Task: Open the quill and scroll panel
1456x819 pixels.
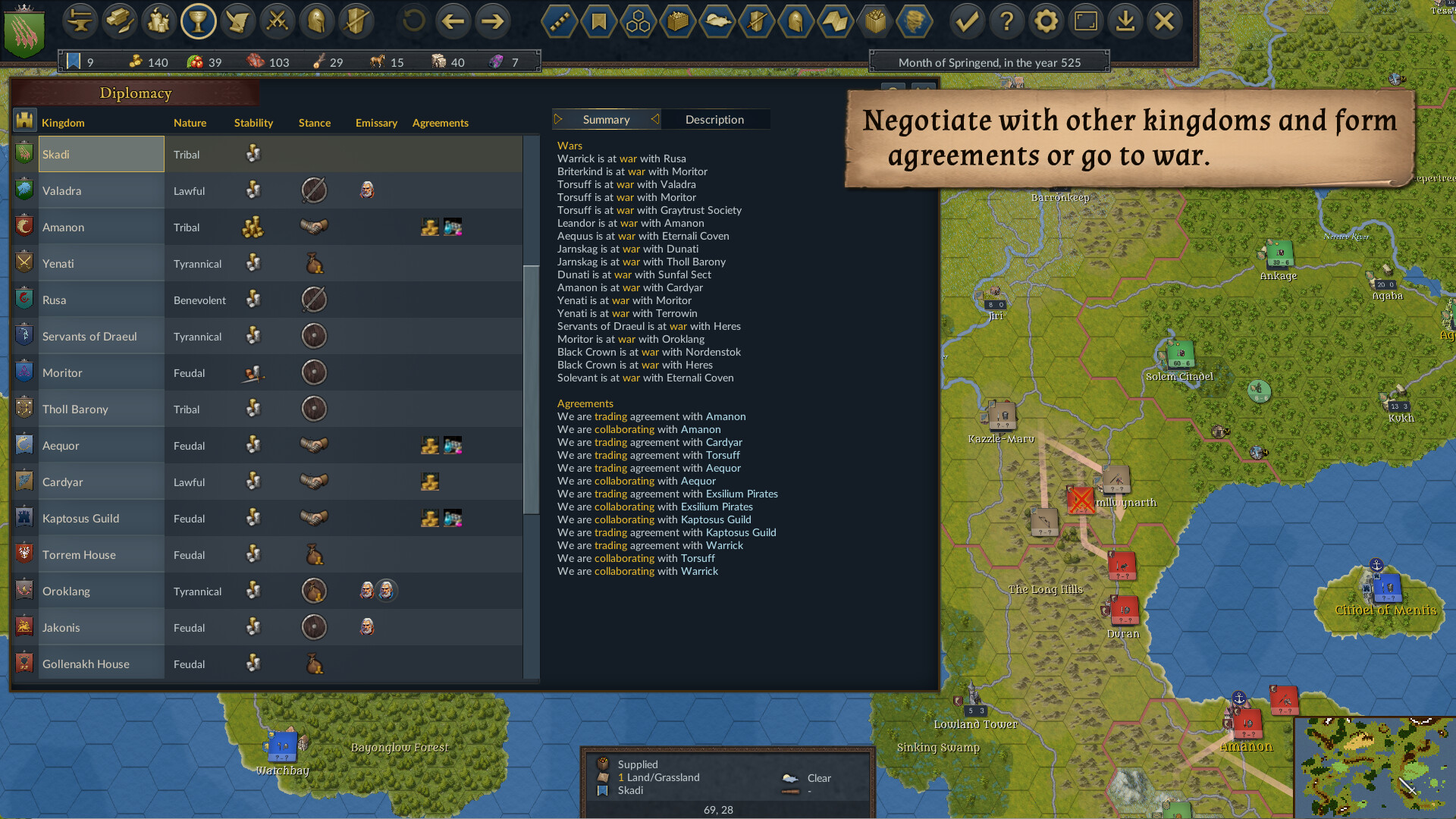Action: [x=238, y=21]
